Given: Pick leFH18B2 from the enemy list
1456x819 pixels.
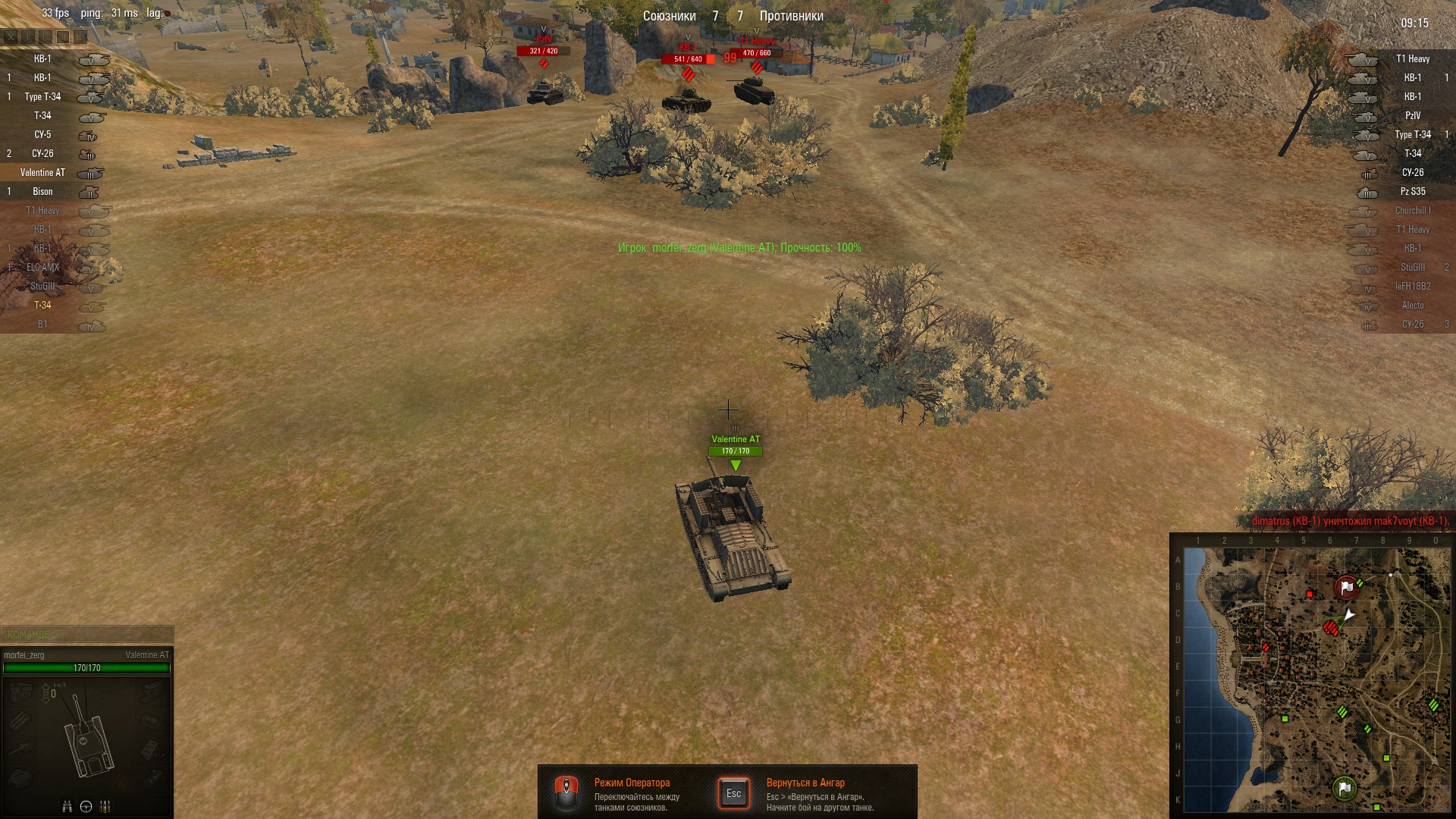Looking at the screenshot, I should 1412,287.
